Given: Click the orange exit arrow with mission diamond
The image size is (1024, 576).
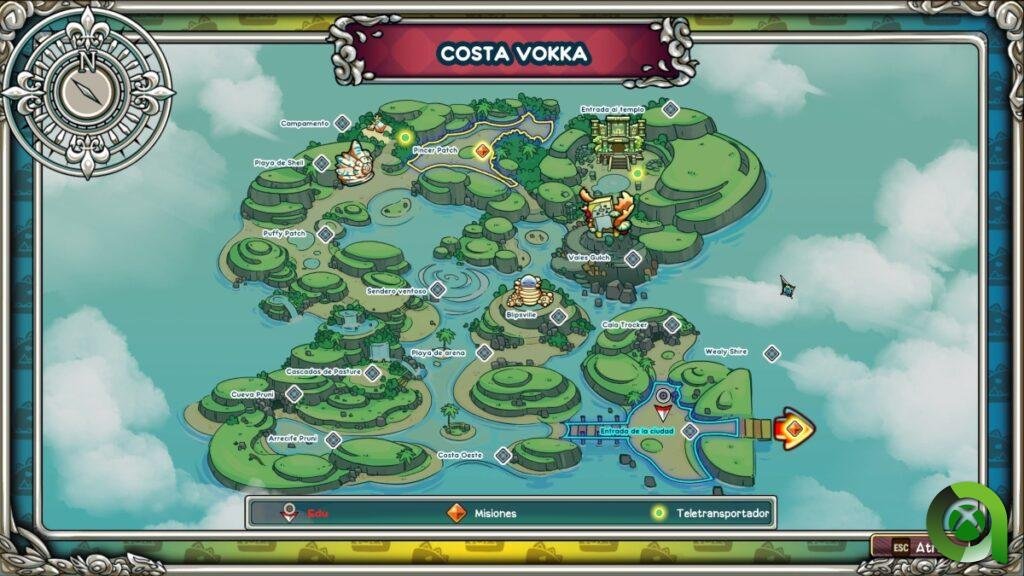Looking at the screenshot, I should [793, 429].
